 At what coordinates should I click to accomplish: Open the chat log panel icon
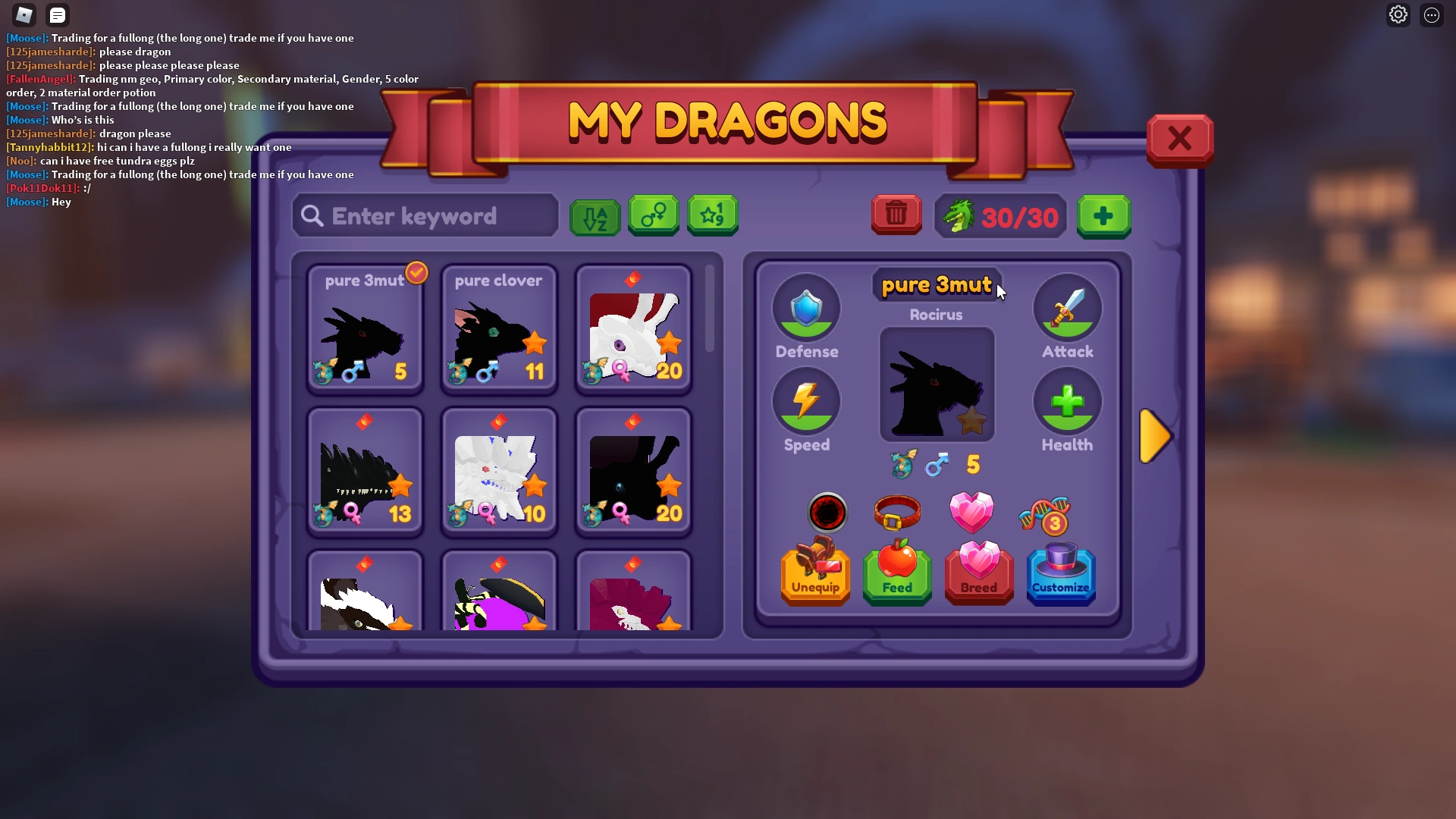(x=57, y=14)
